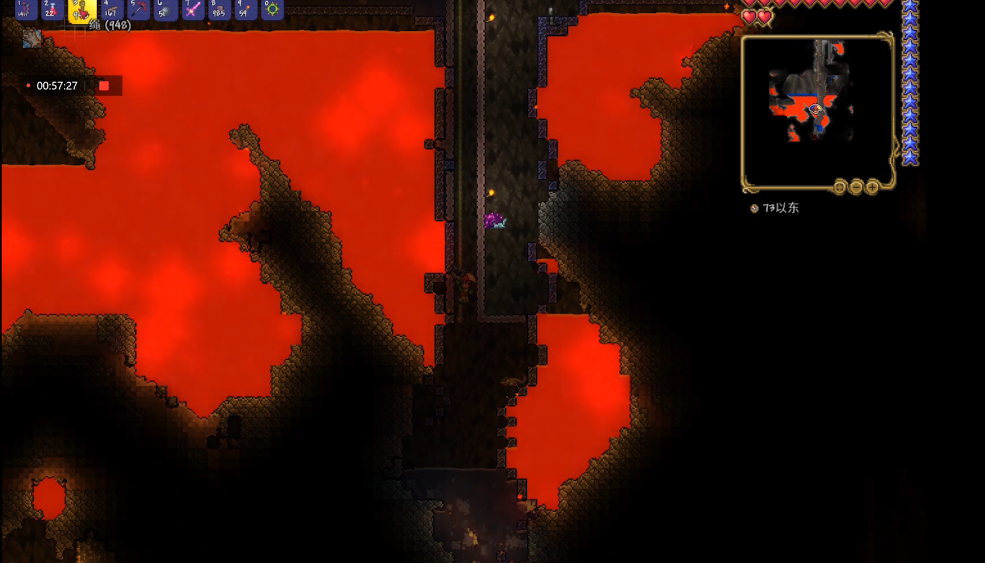The image size is (985, 563).
Task: Select the first hotbar slot
Action: [x=26, y=10]
